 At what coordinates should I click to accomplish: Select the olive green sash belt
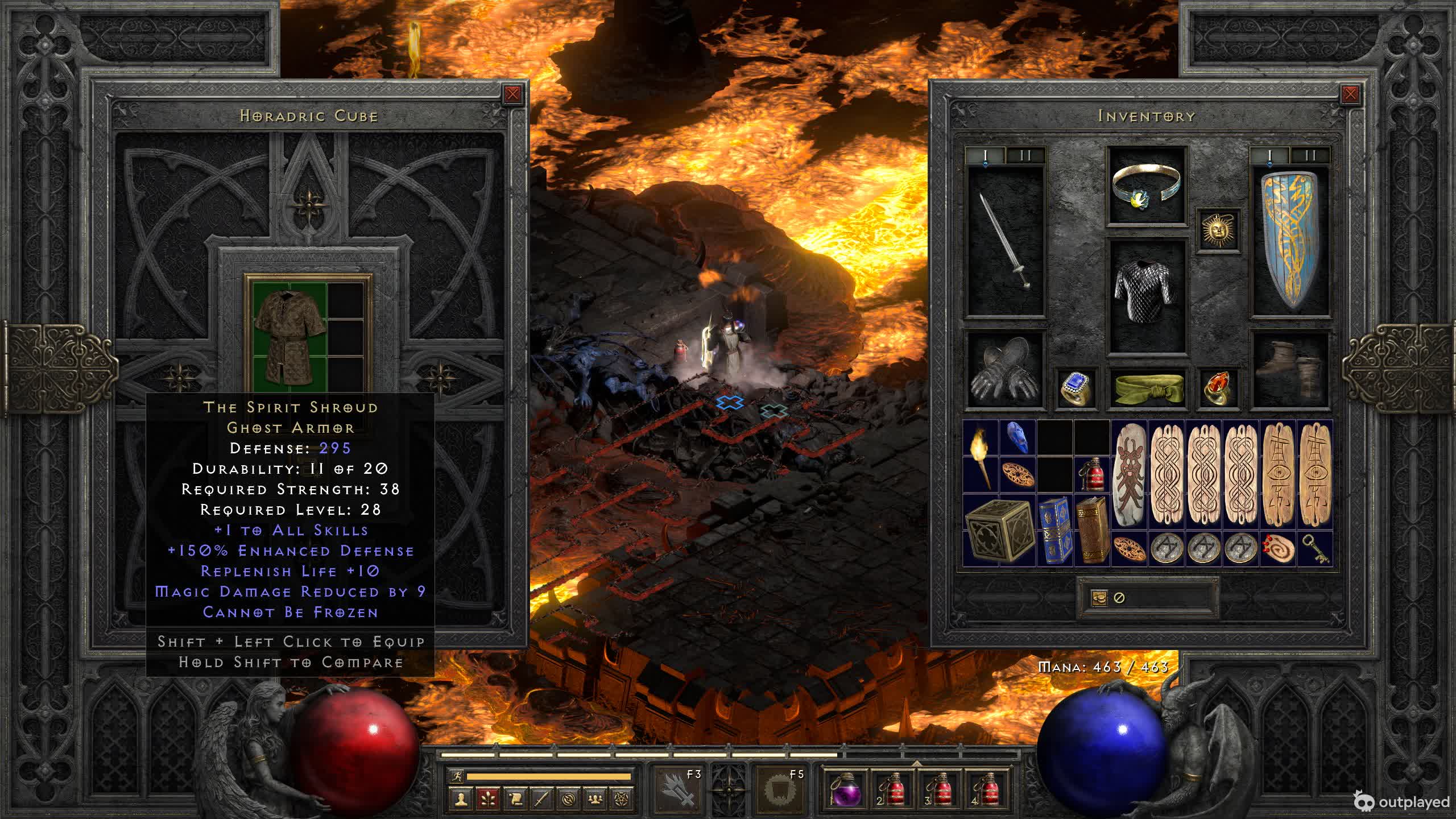[x=1147, y=388]
